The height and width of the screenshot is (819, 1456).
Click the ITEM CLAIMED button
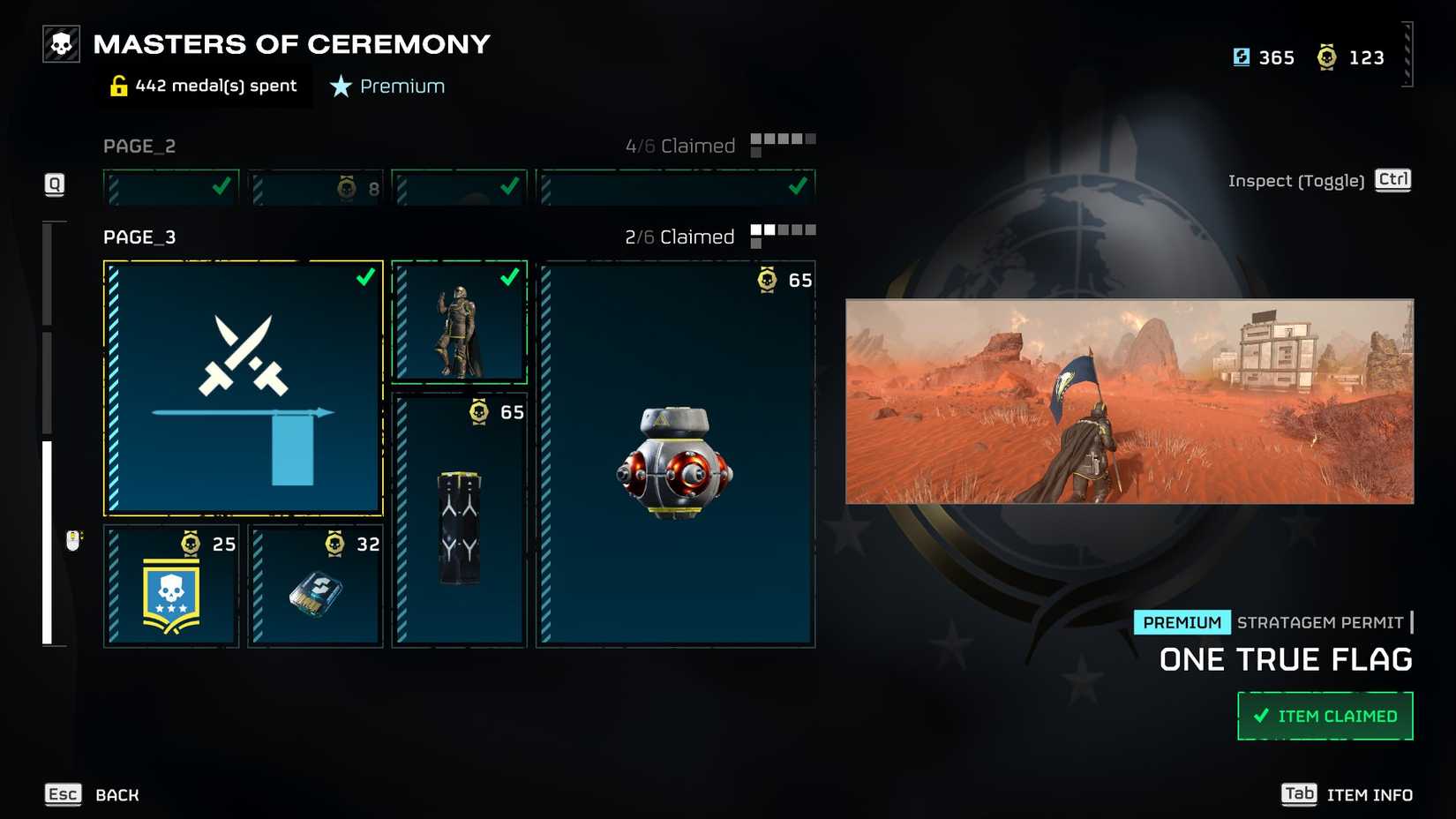click(x=1325, y=715)
